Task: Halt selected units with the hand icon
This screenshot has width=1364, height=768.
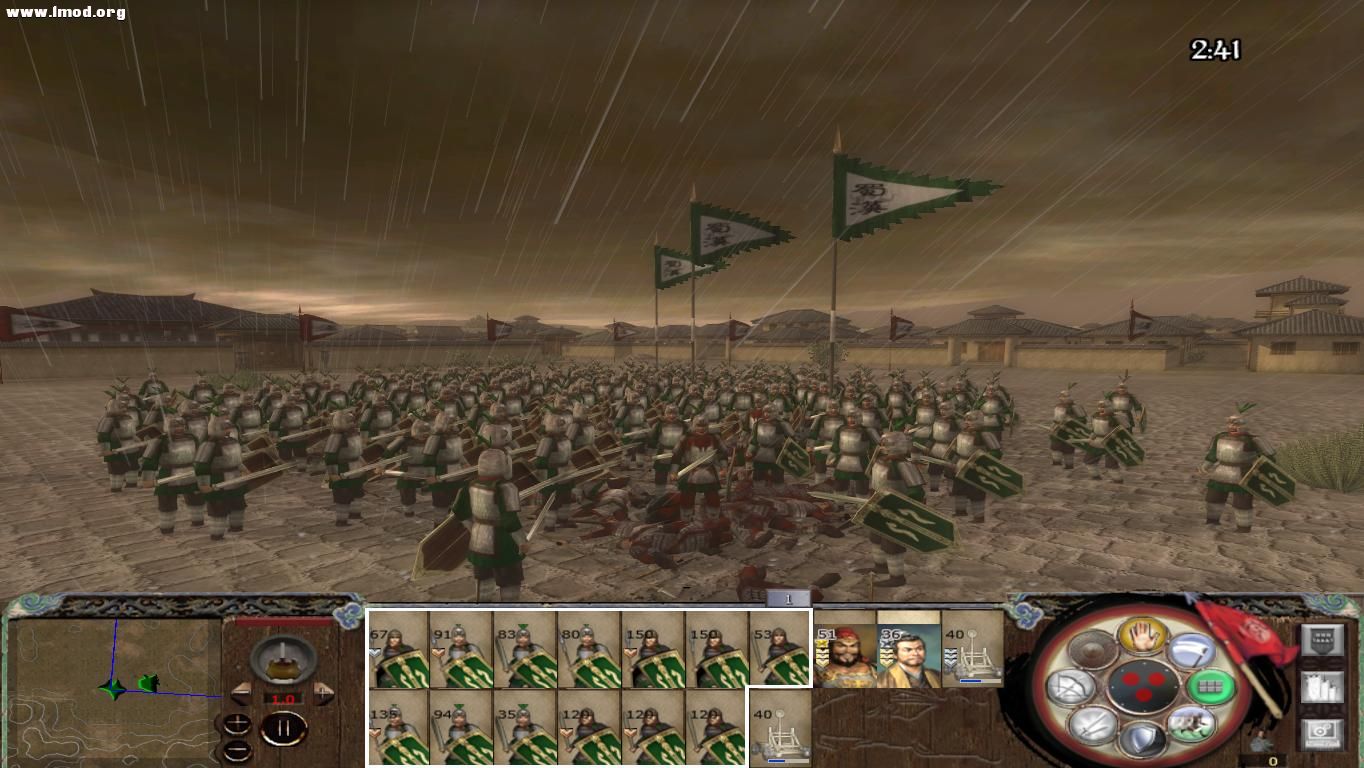Action: 1142,639
